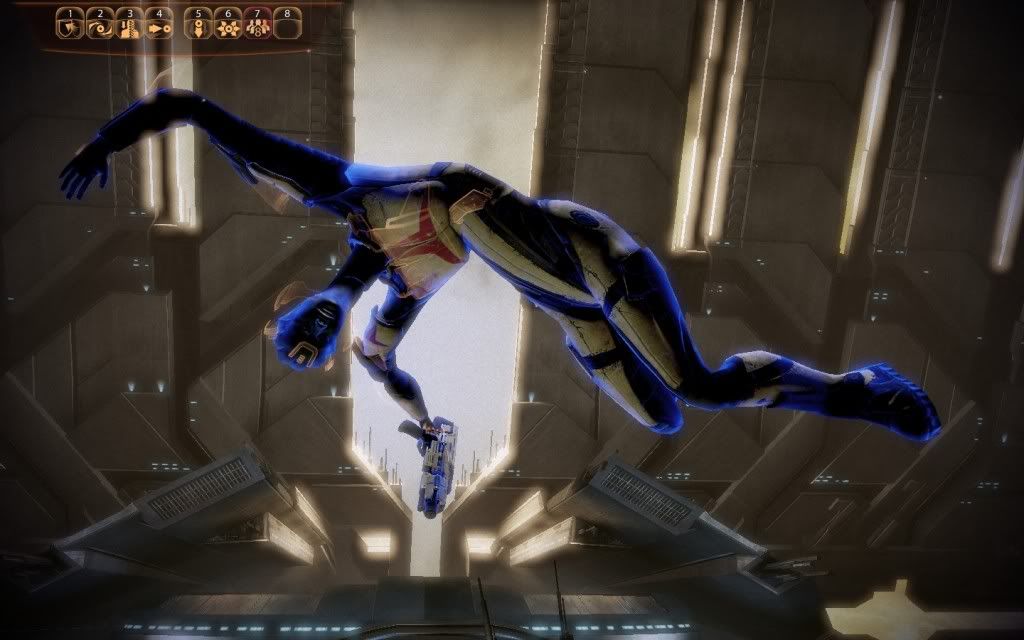Trigger the slot 3 hand-and-spine ability

pyautogui.click(x=129, y=24)
